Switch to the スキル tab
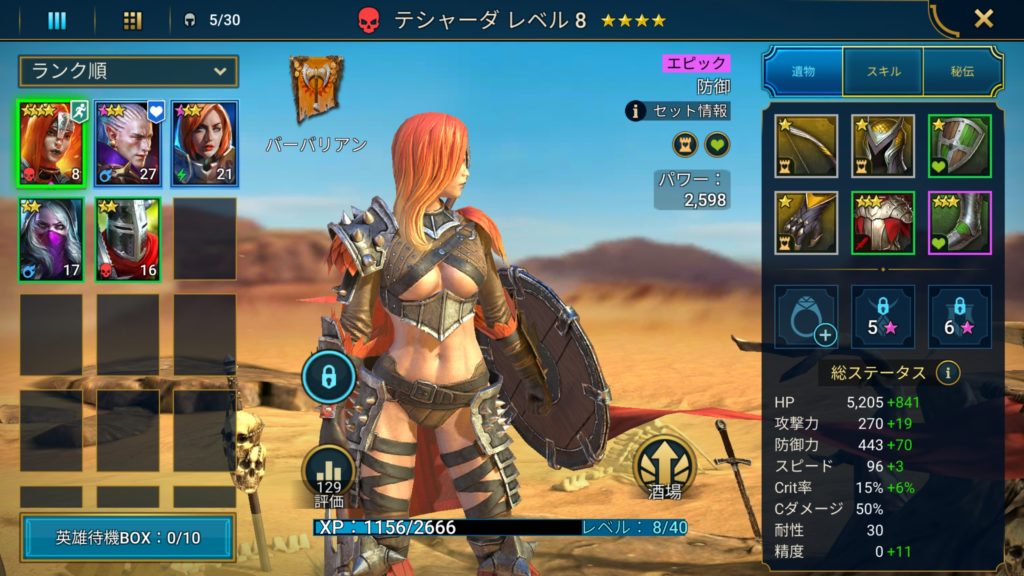 pyautogui.click(x=883, y=71)
